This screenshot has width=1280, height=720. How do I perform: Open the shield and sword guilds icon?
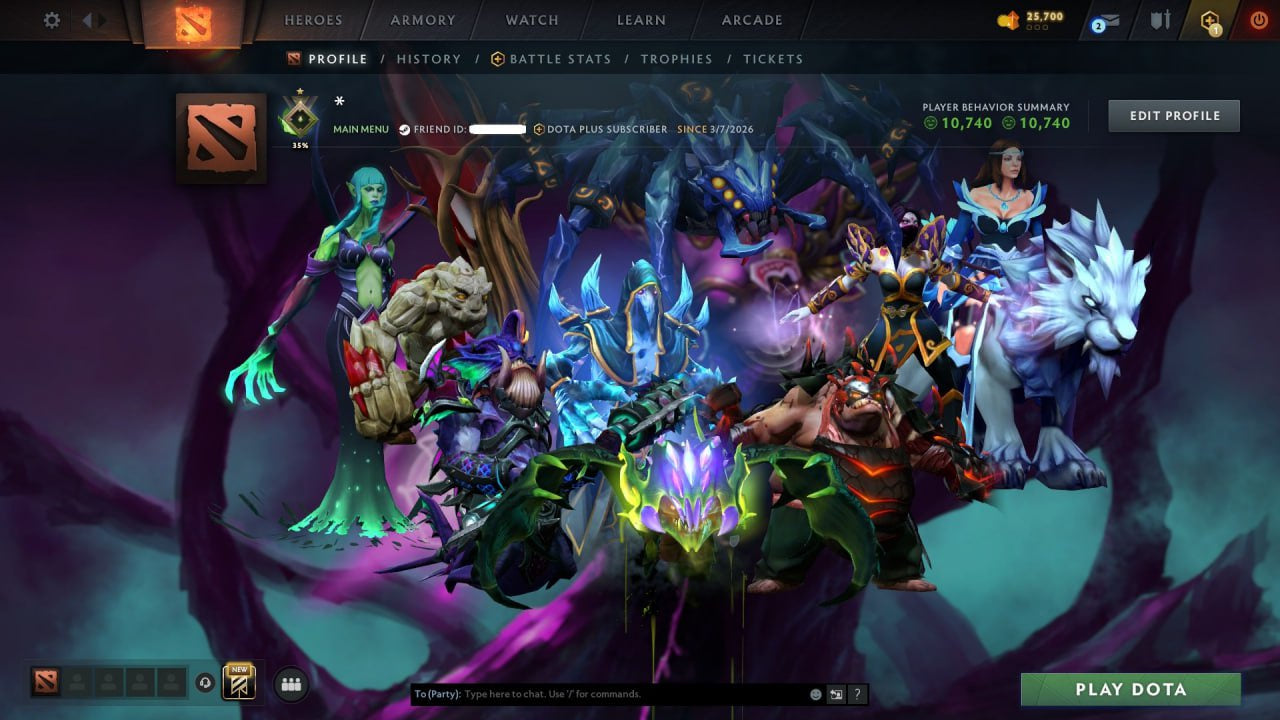1158,19
